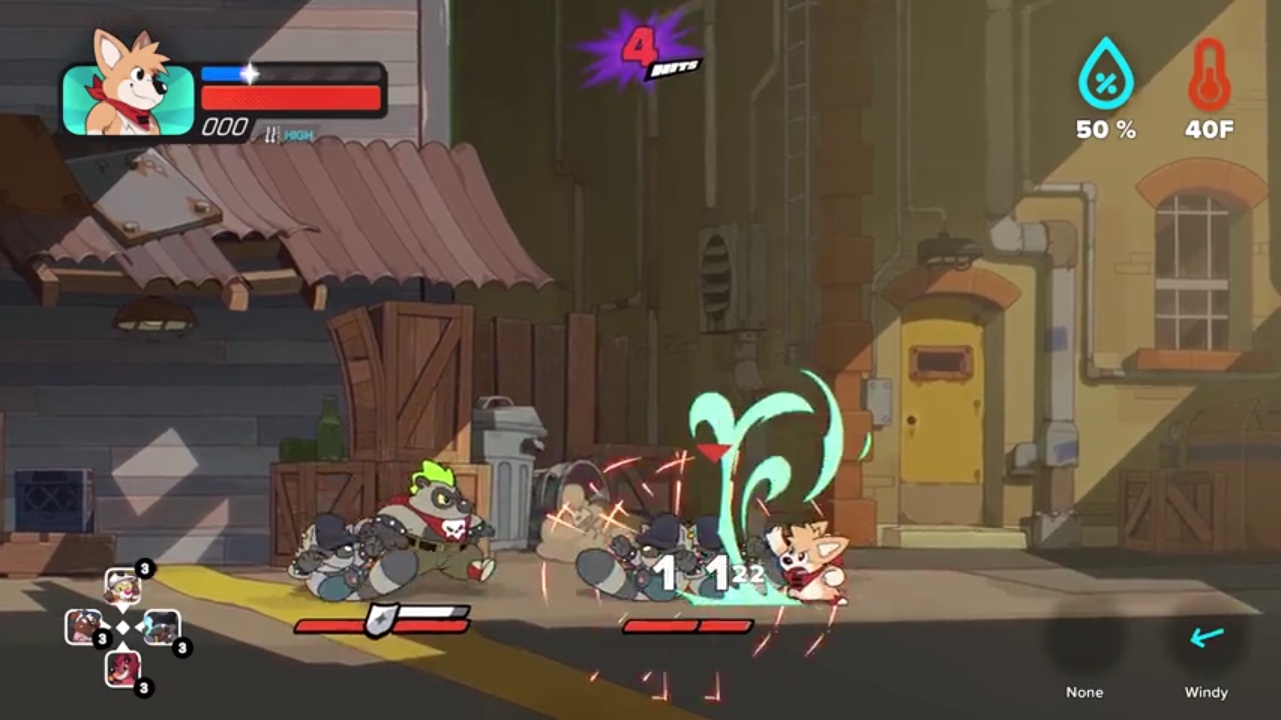Select the cowboy hat character portrait

pos(122,586)
